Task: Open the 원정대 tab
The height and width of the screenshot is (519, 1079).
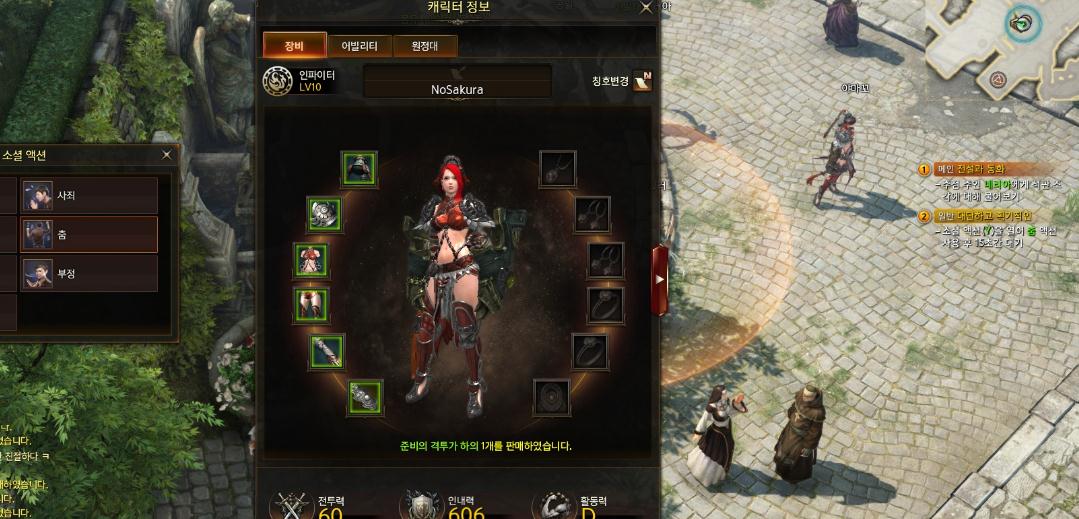Action: coord(425,45)
